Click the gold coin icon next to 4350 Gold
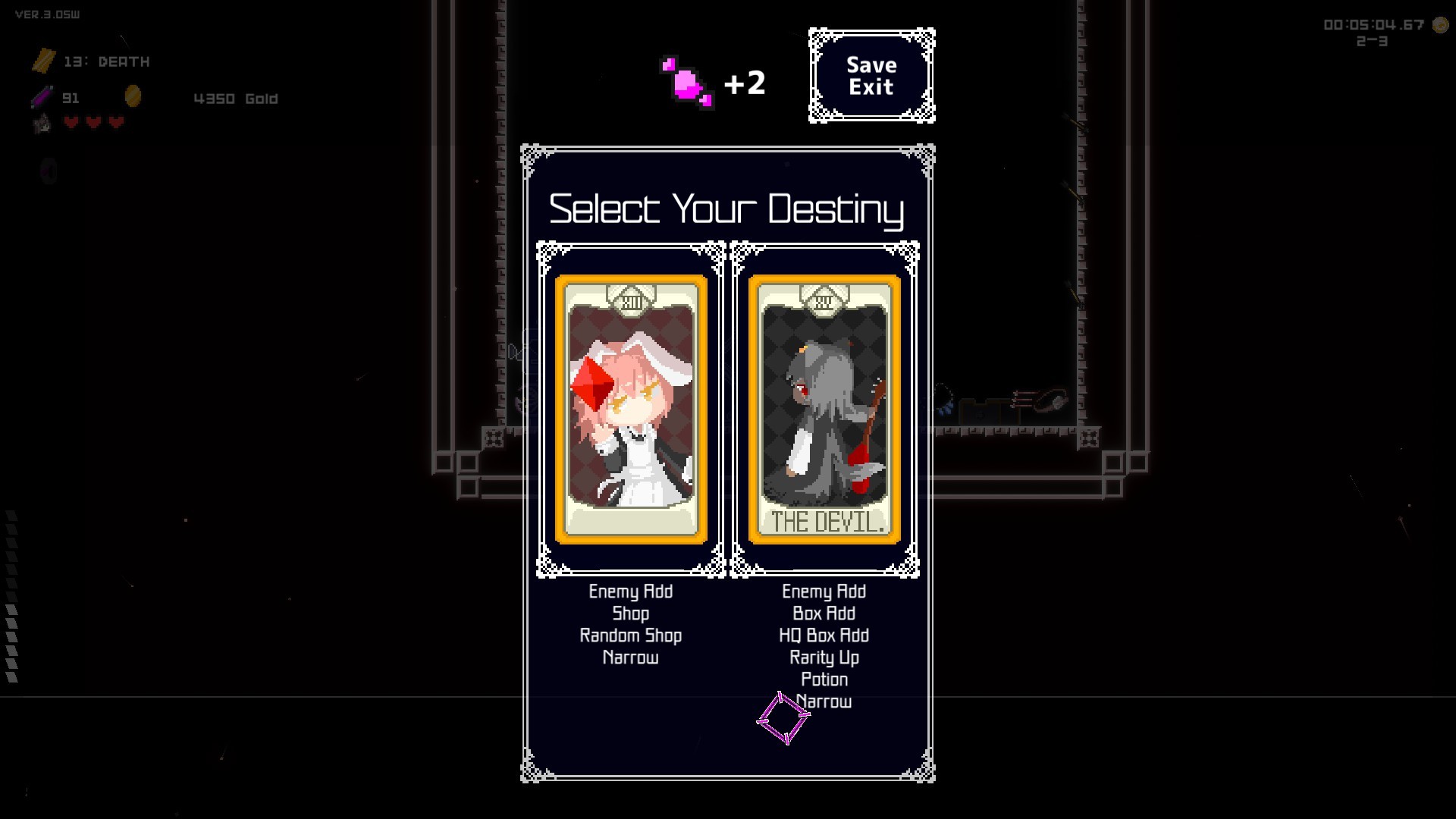 pyautogui.click(x=134, y=96)
